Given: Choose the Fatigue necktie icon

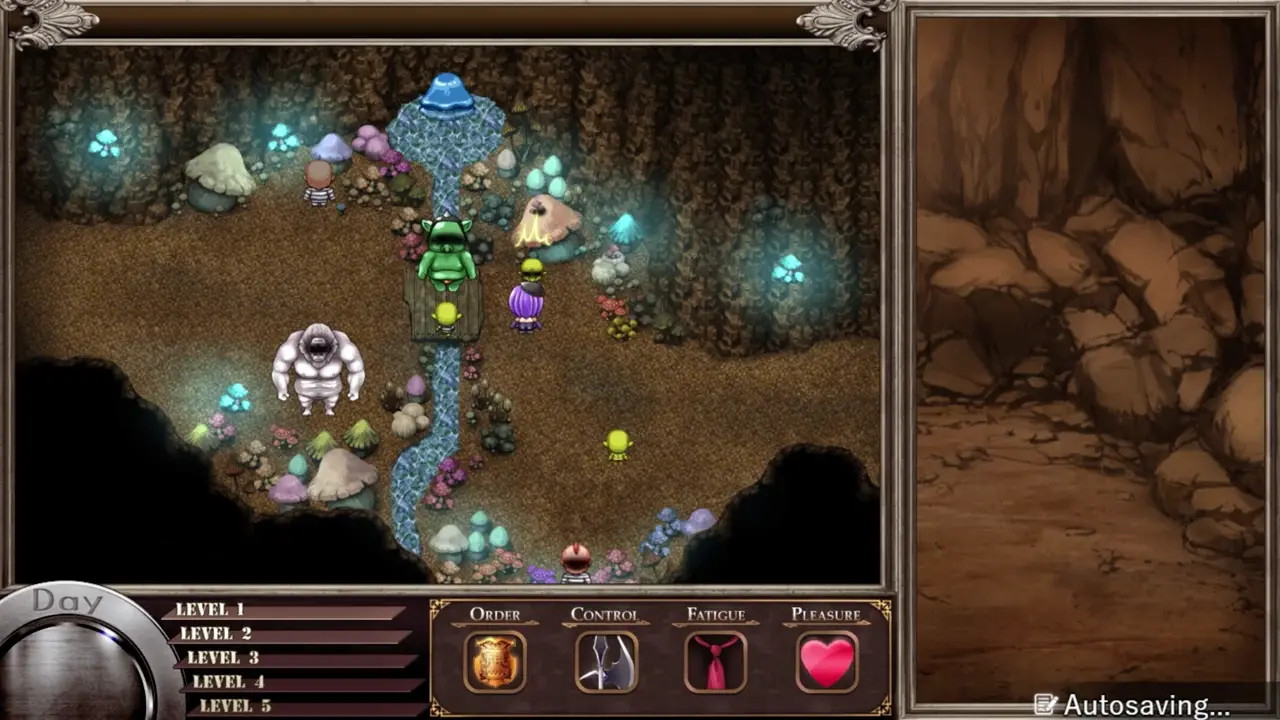Looking at the screenshot, I should point(715,662).
